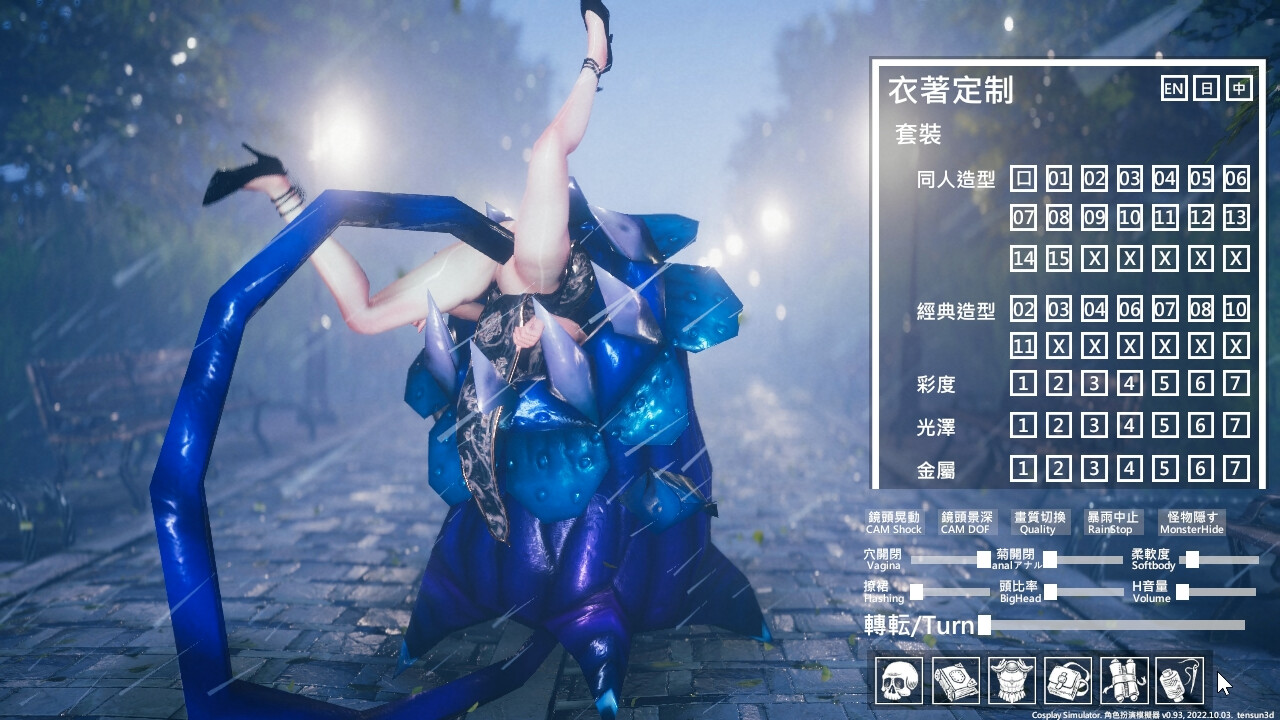Pick color option 4 in the 彩度 row
The height and width of the screenshot is (720, 1280).
point(1128,384)
